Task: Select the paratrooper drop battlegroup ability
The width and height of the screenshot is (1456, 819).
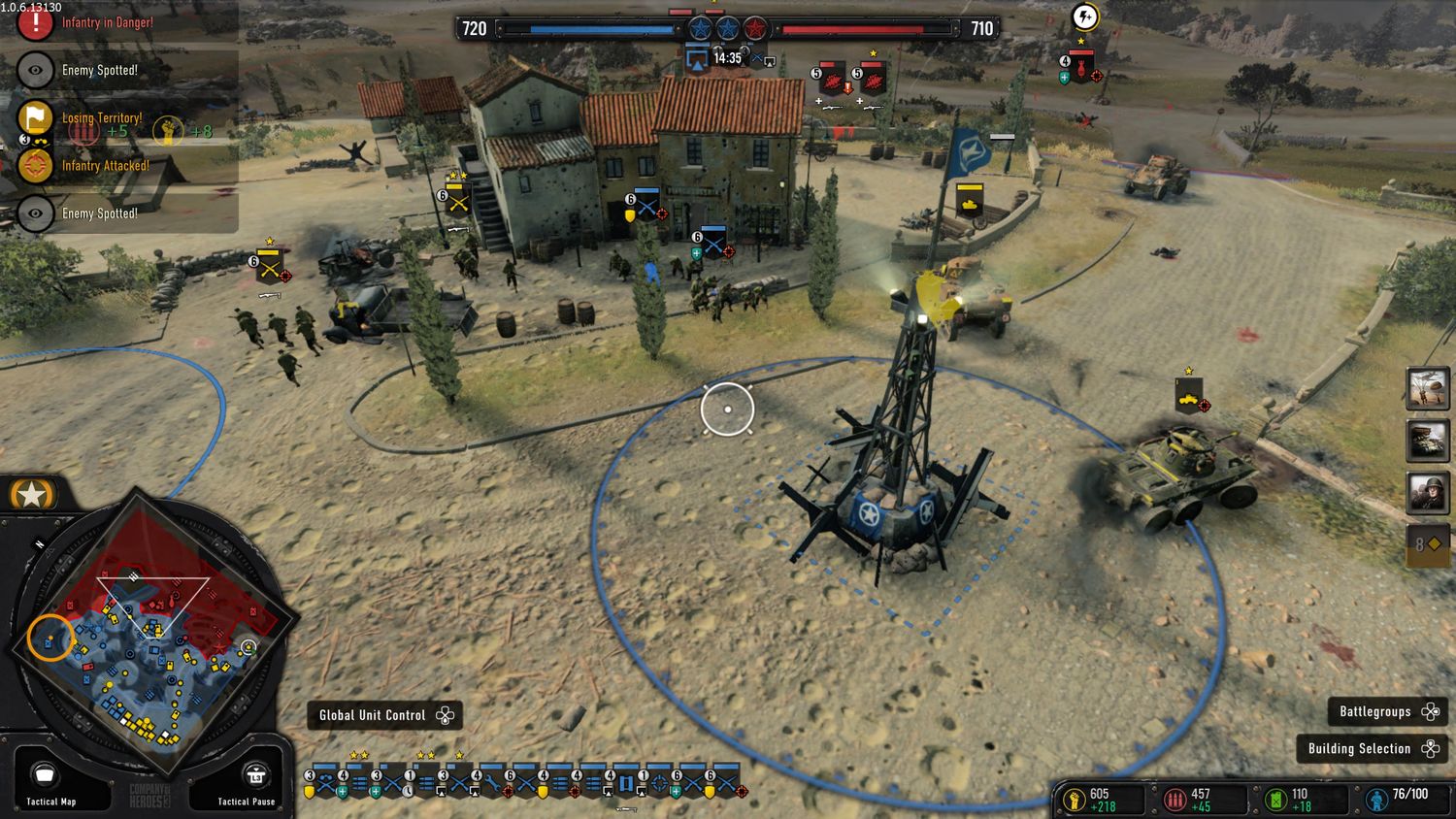Action: click(x=1427, y=389)
